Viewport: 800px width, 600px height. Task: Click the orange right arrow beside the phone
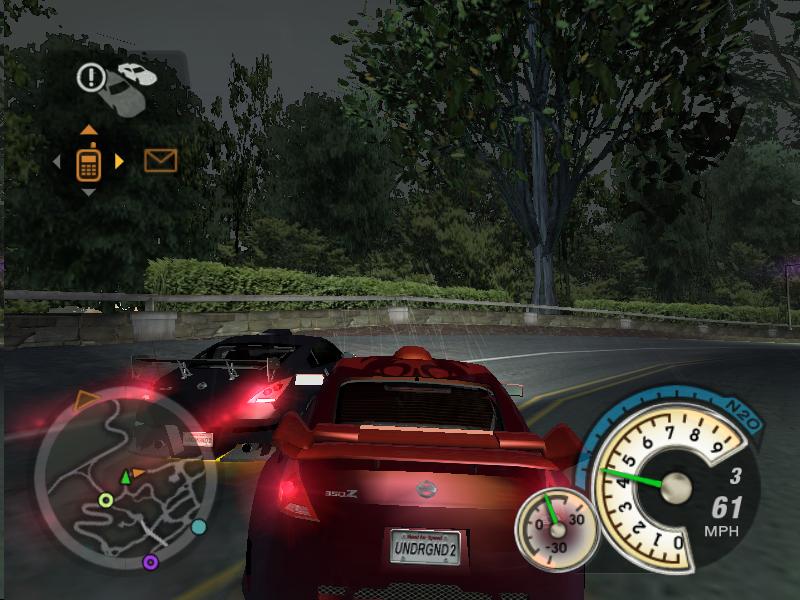(x=120, y=160)
